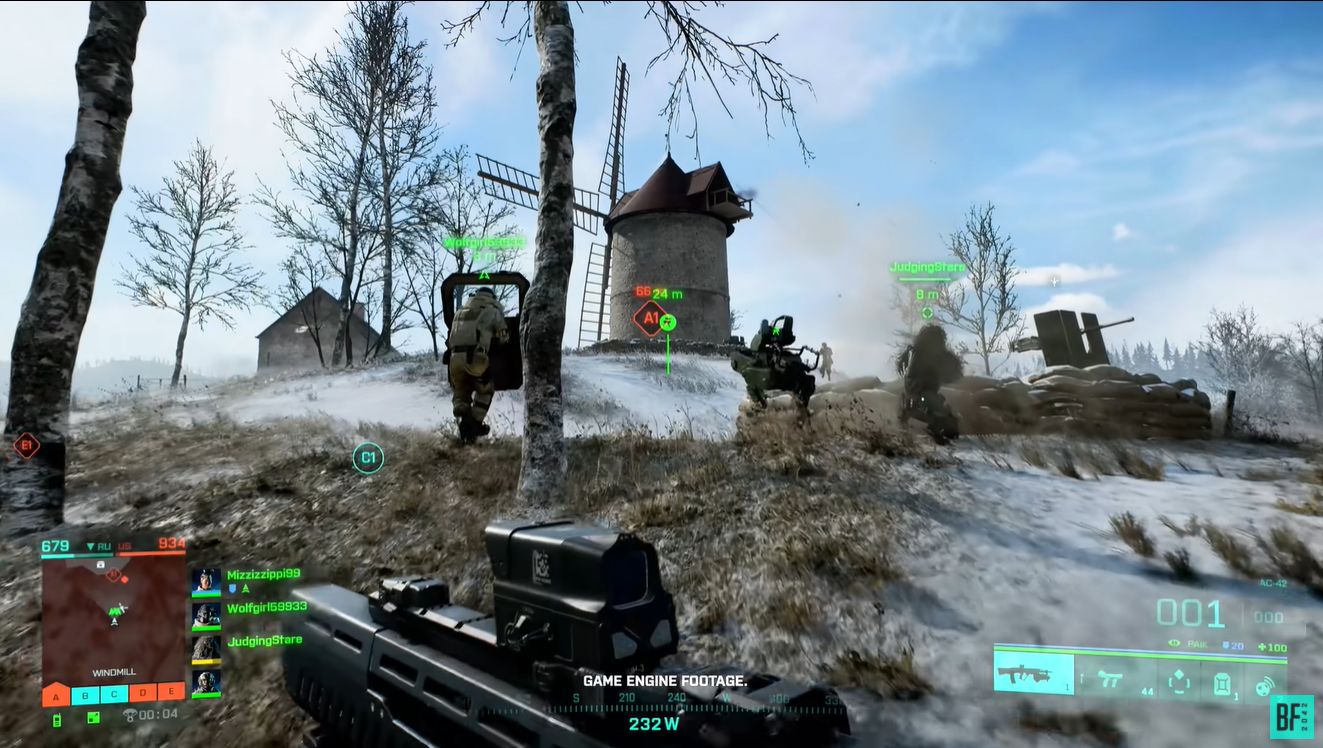Activate the specialist gadget slot with diamond icon

click(x=1179, y=680)
